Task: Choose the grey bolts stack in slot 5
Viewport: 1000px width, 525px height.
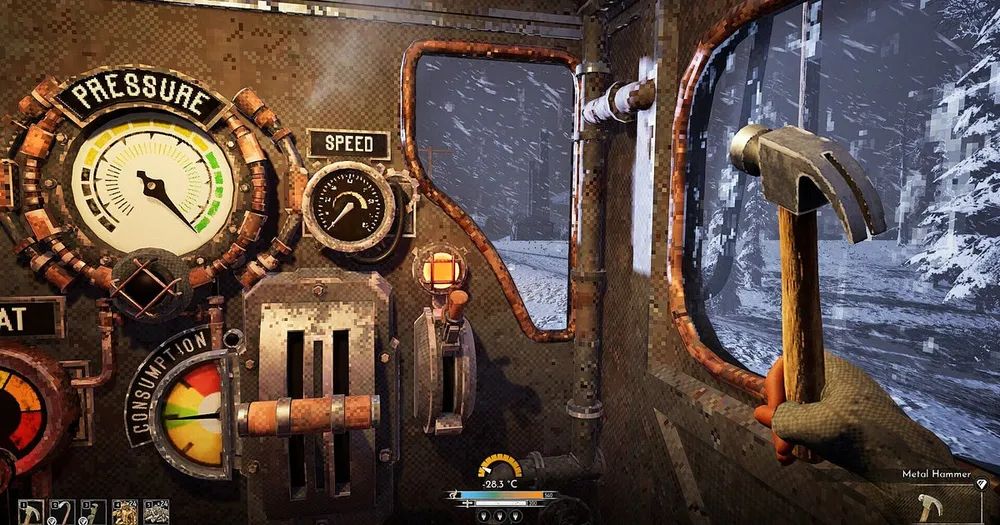Action: [156, 512]
